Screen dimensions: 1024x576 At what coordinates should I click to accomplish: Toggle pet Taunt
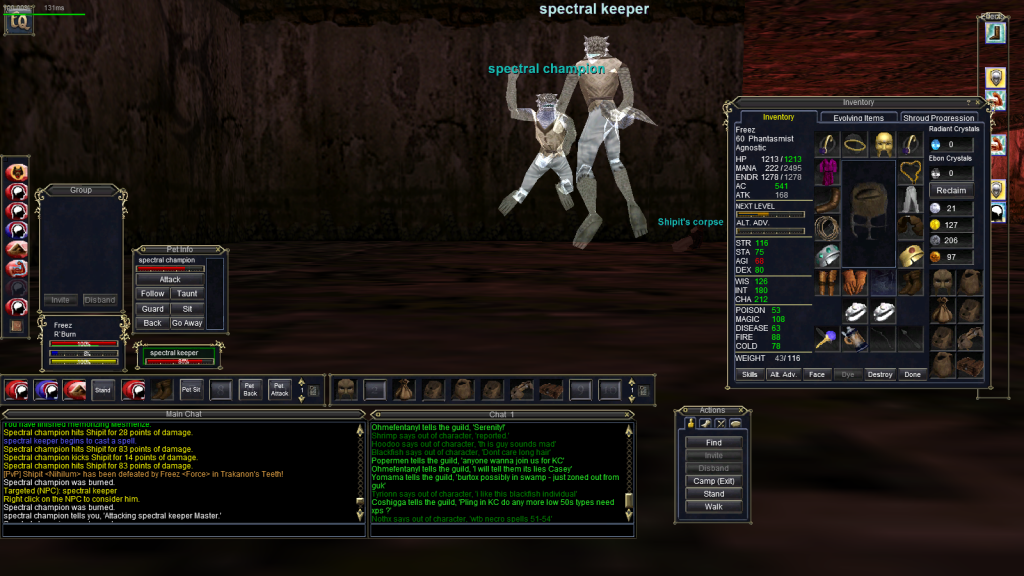click(187, 294)
